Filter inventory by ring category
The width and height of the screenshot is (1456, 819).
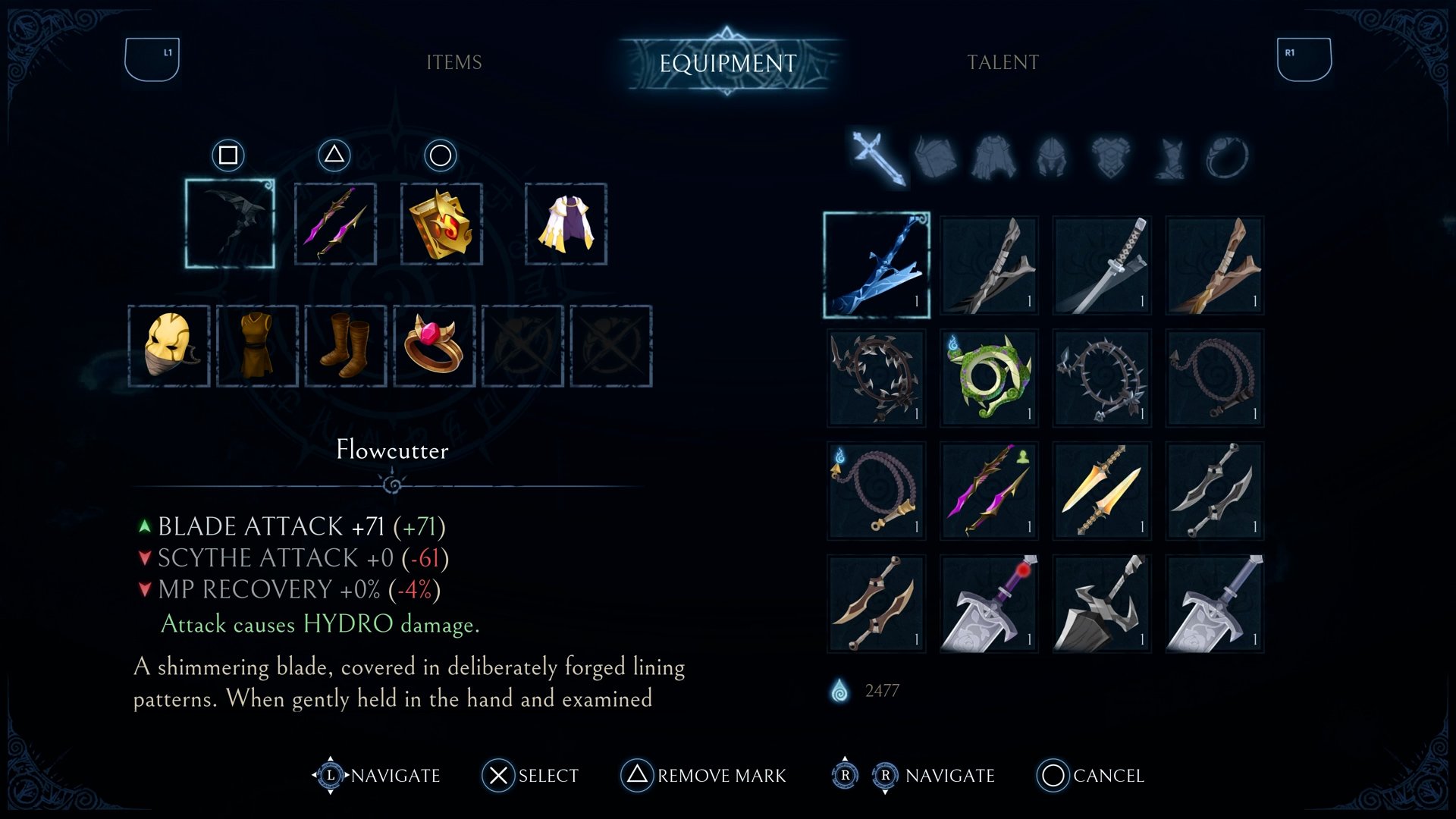click(x=1225, y=158)
